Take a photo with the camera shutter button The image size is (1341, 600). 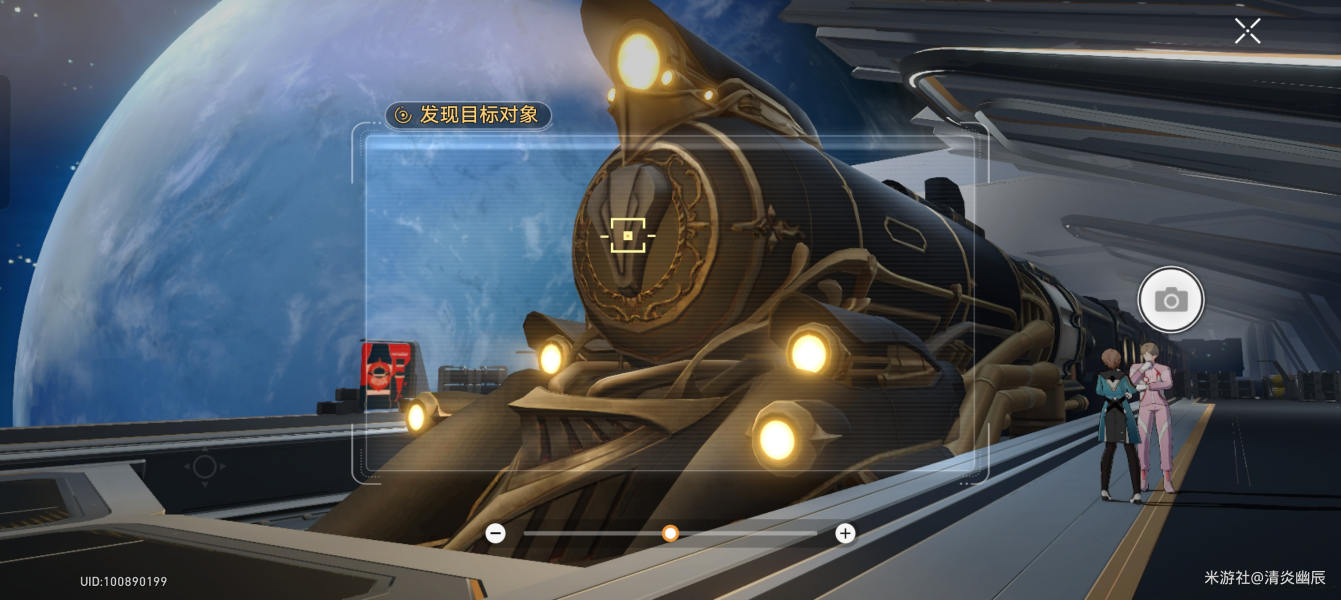tap(1171, 299)
